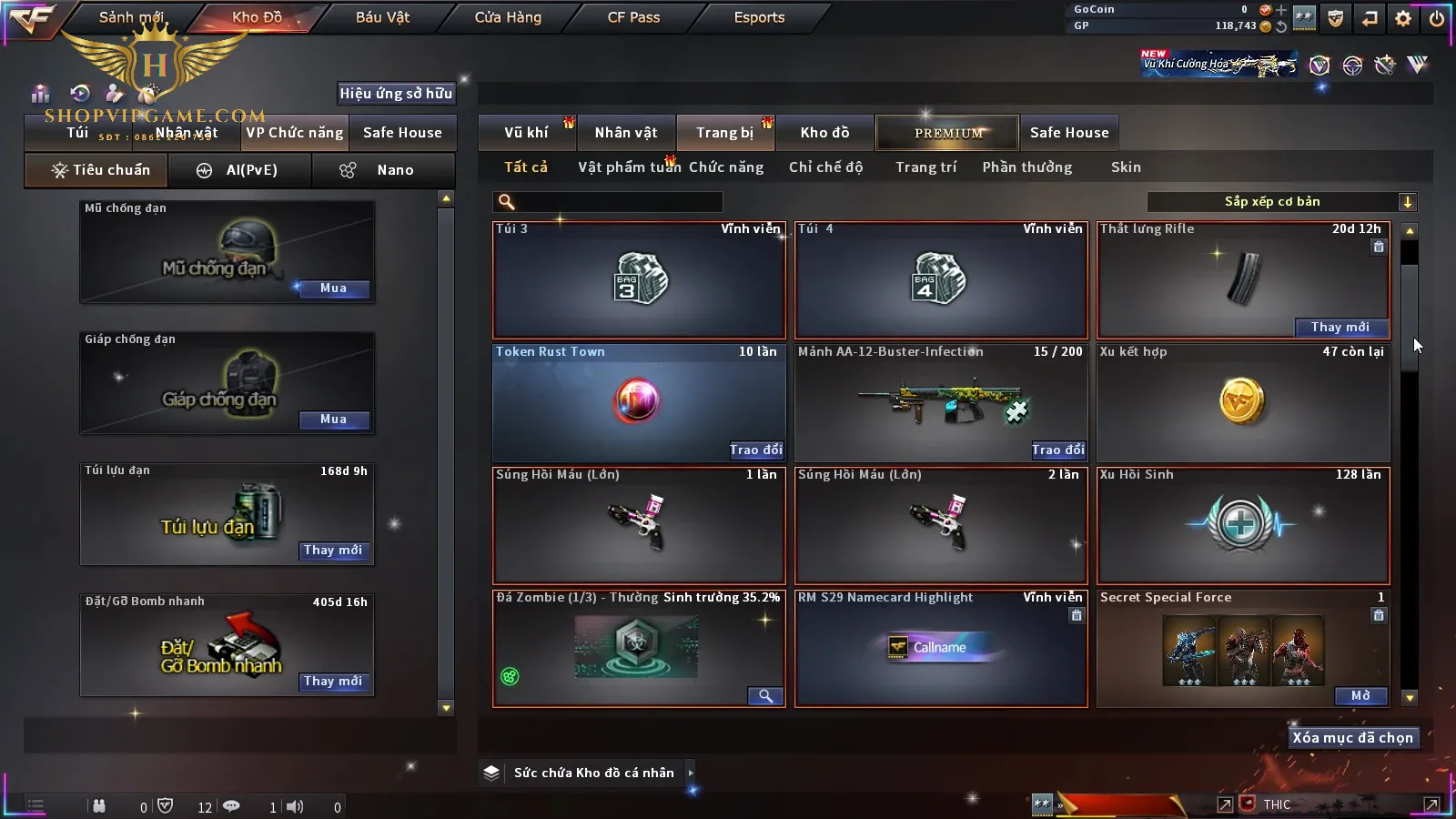Select the PREMIUM tab

click(948, 133)
